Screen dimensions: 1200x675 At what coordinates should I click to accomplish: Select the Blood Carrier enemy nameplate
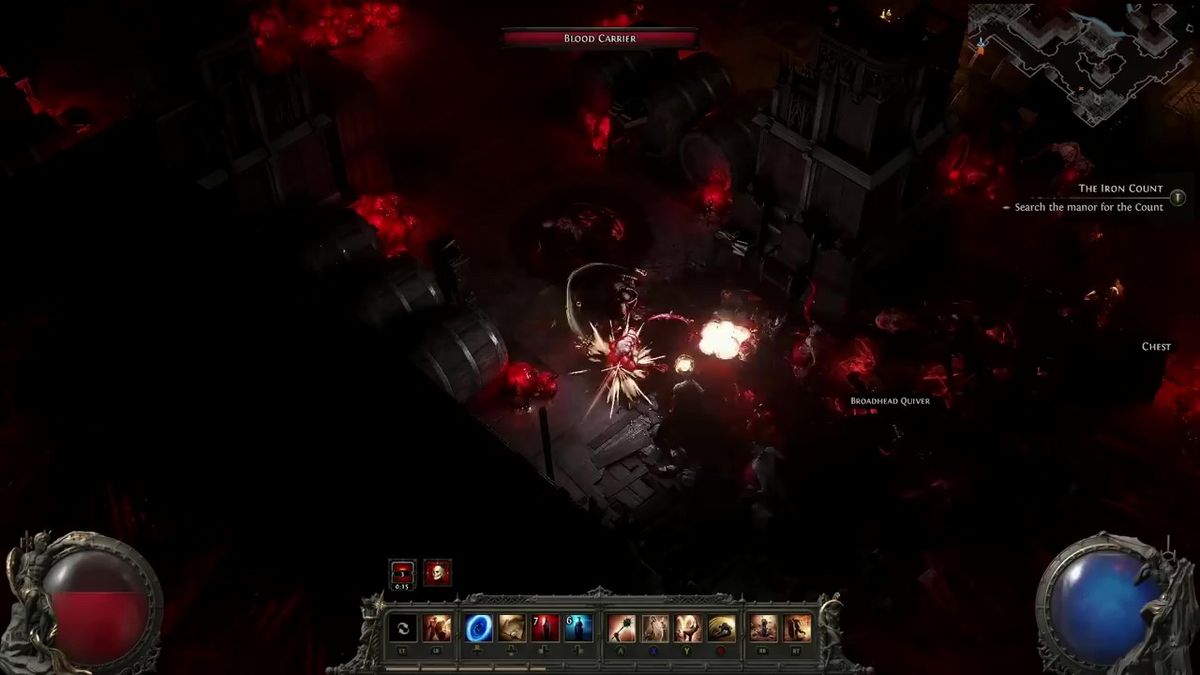(599, 39)
